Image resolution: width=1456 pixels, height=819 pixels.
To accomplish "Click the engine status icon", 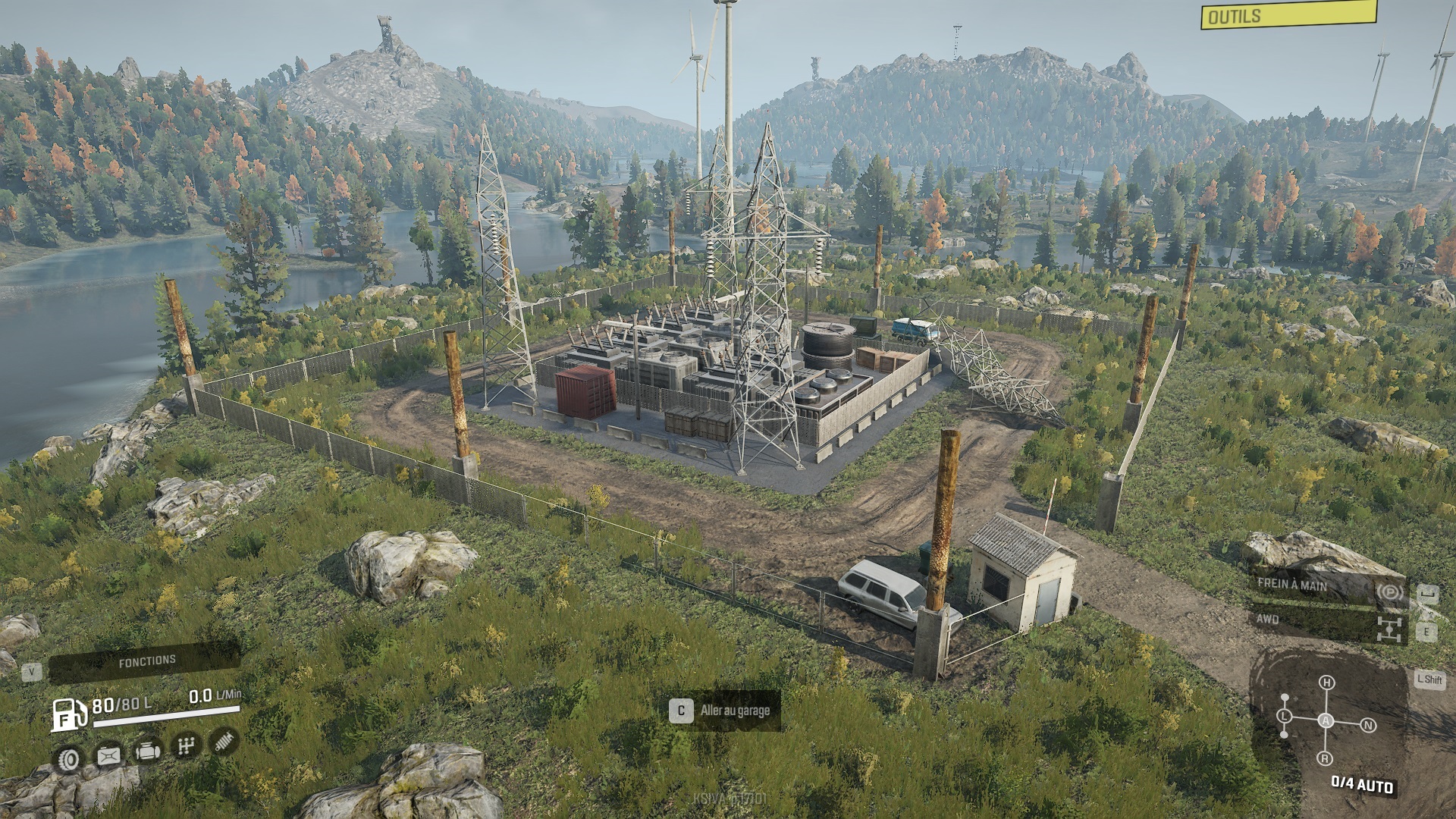I will coord(146,752).
